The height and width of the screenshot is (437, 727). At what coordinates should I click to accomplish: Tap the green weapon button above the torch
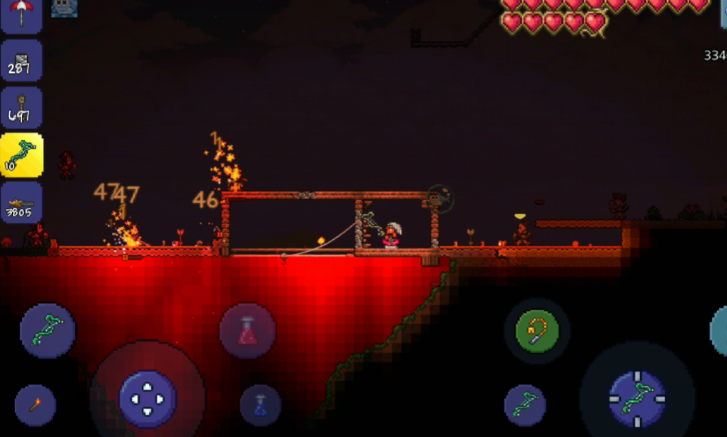pyautogui.click(x=47, y=331)
